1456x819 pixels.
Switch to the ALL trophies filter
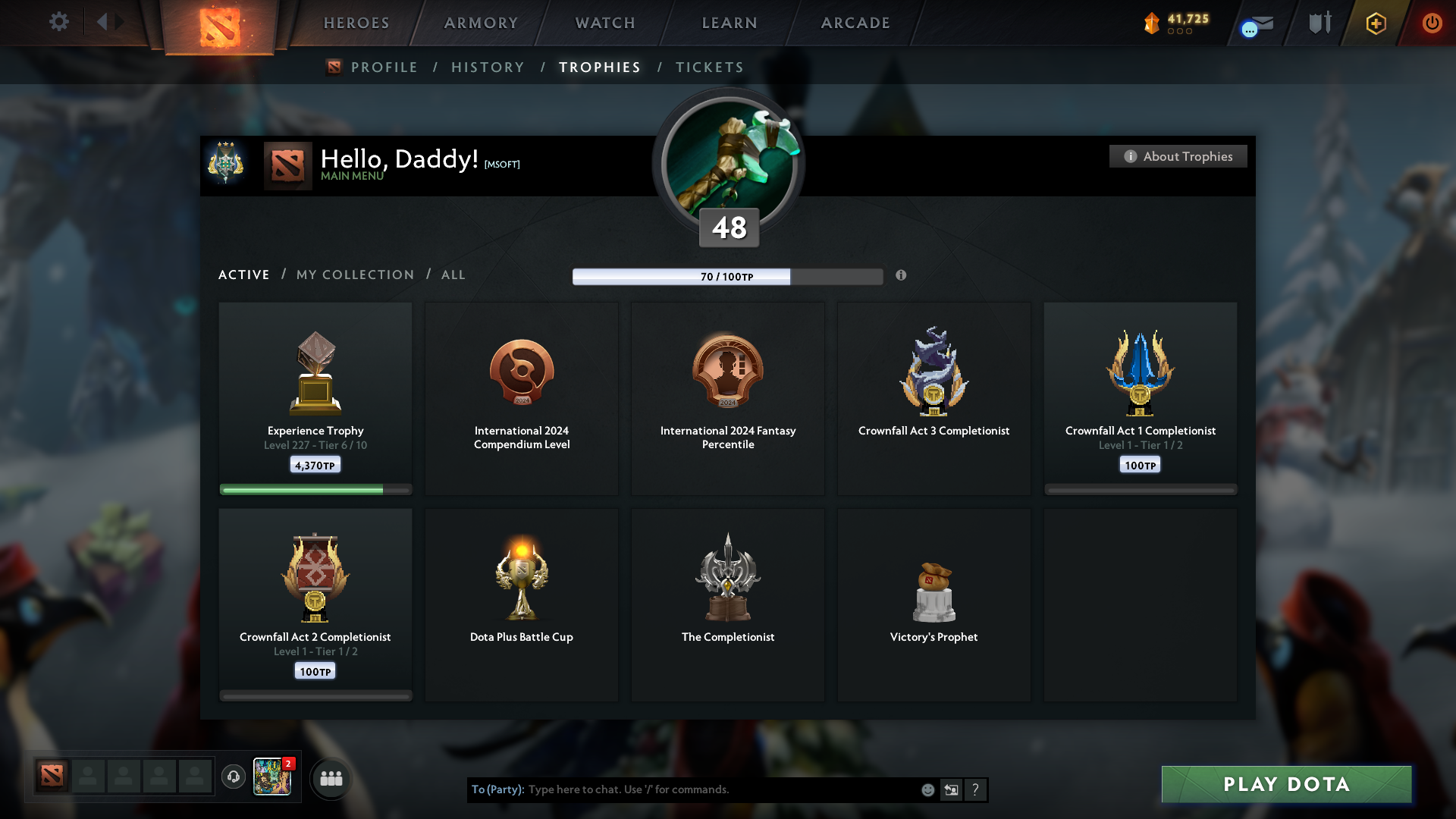pos(453,275)
